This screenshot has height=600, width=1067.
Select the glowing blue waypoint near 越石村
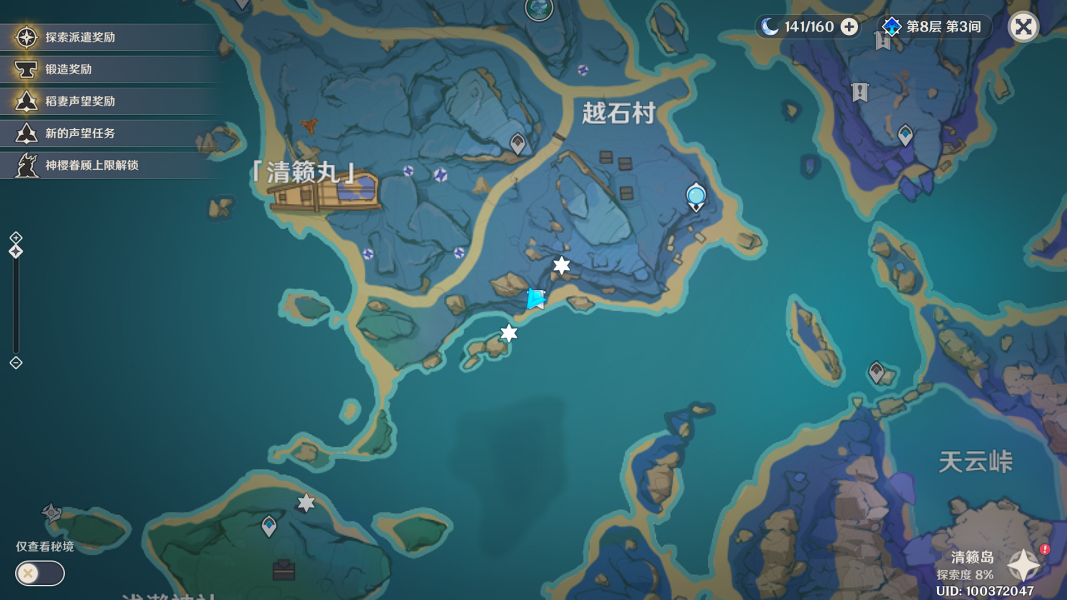click(x=696, y=195)
